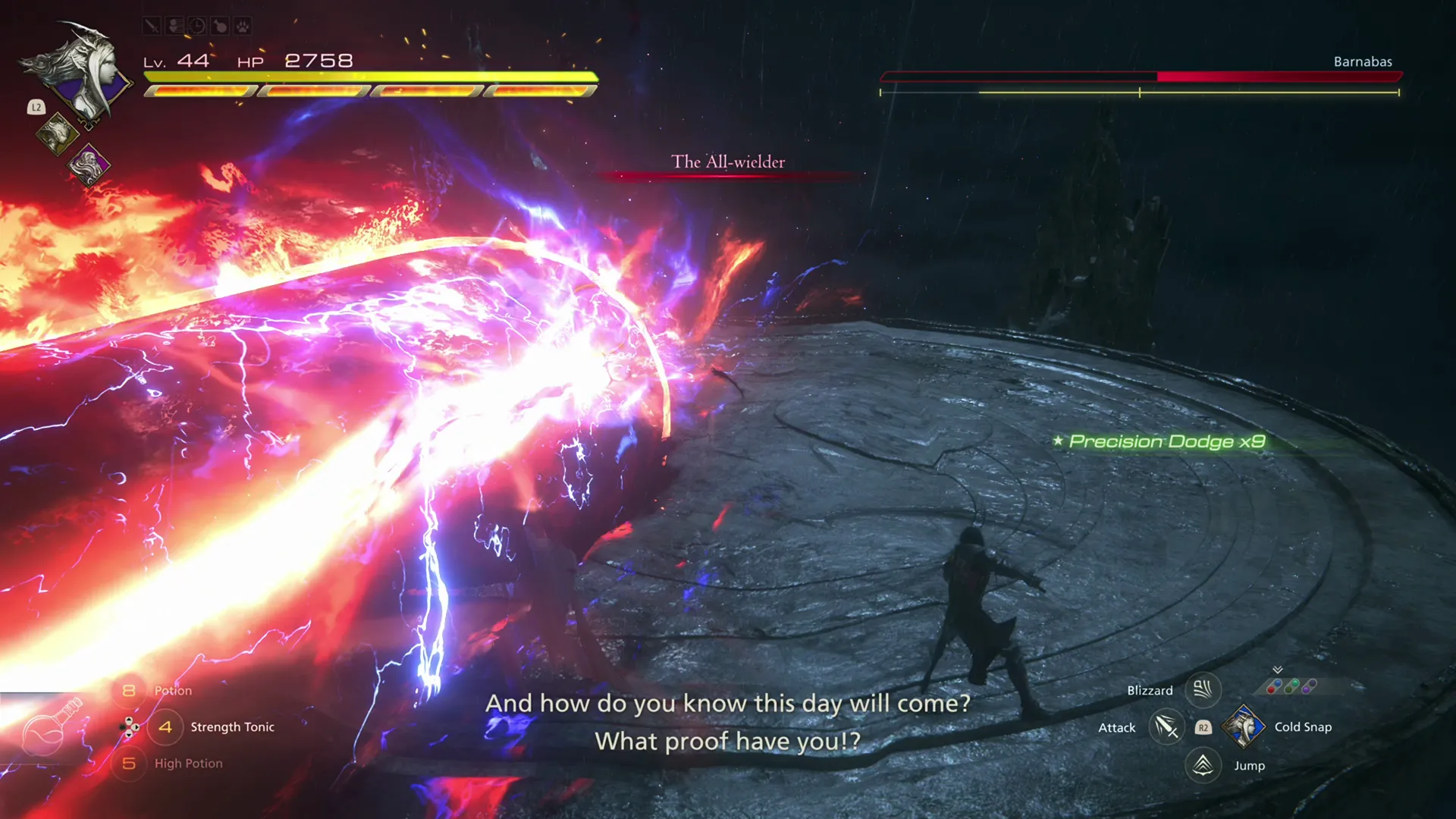Expand the chevron above the Eikon dots
1456x819 pixels.
click(x=1278, y=670)
